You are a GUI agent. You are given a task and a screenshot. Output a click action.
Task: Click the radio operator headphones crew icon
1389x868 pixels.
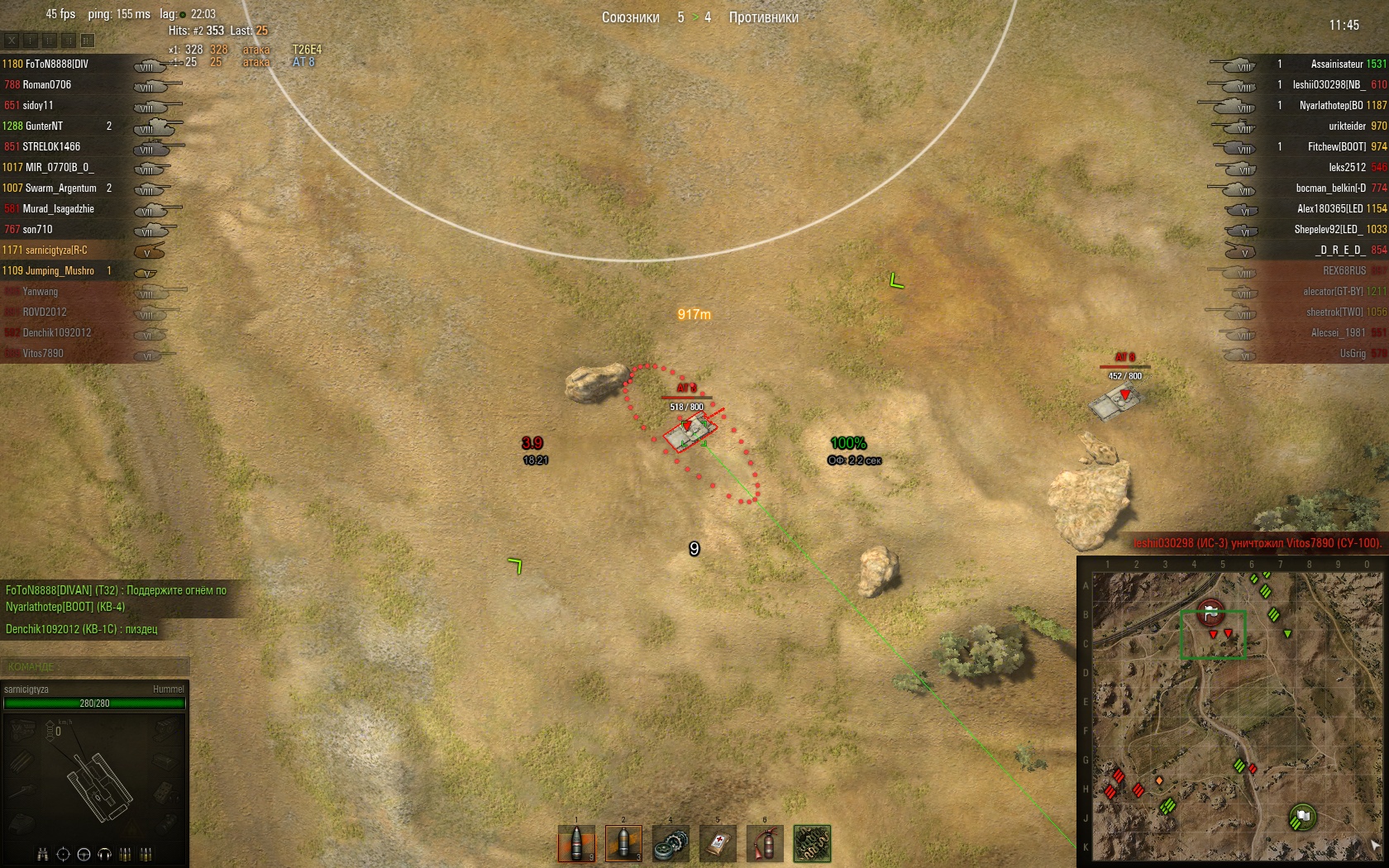pyautogui.click(x=104, y=854)
